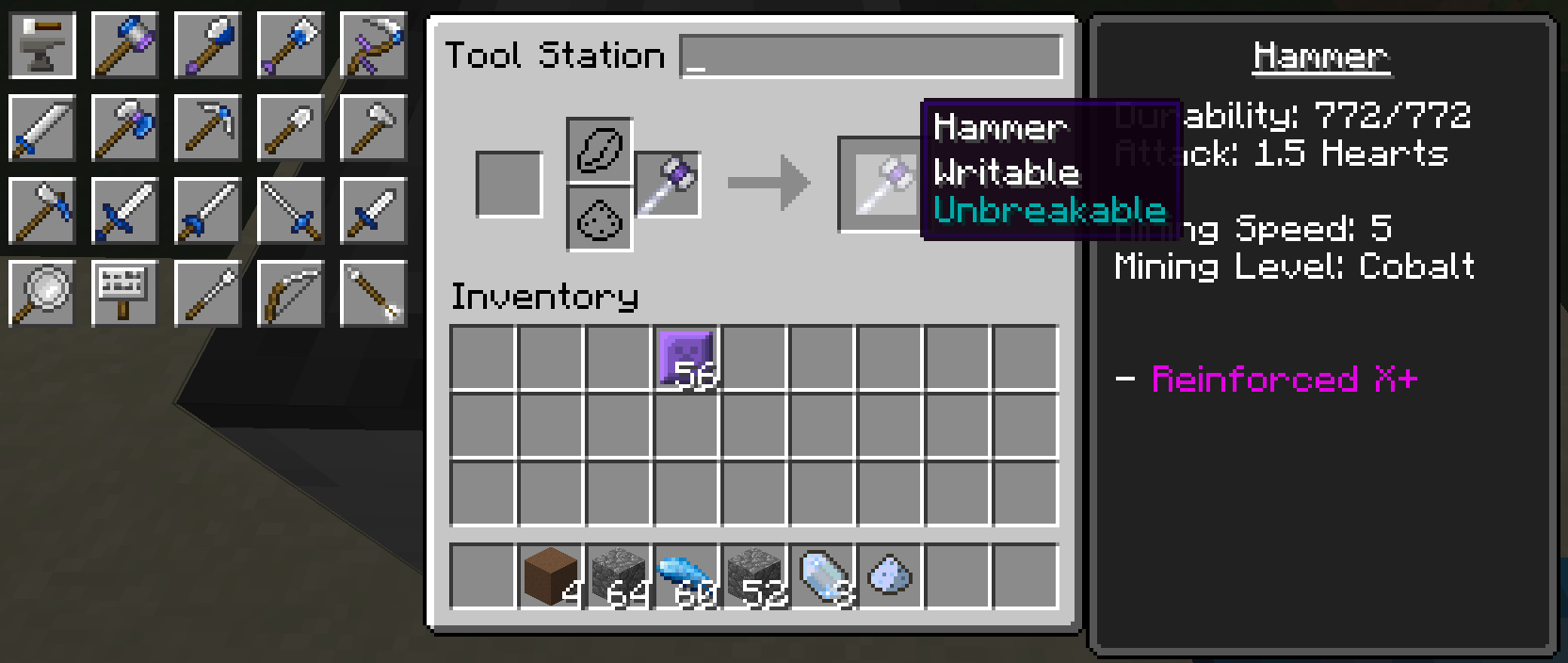Select the frying pan recipe
Viewport: 1568px width, 663px height.
click(42, 293)
